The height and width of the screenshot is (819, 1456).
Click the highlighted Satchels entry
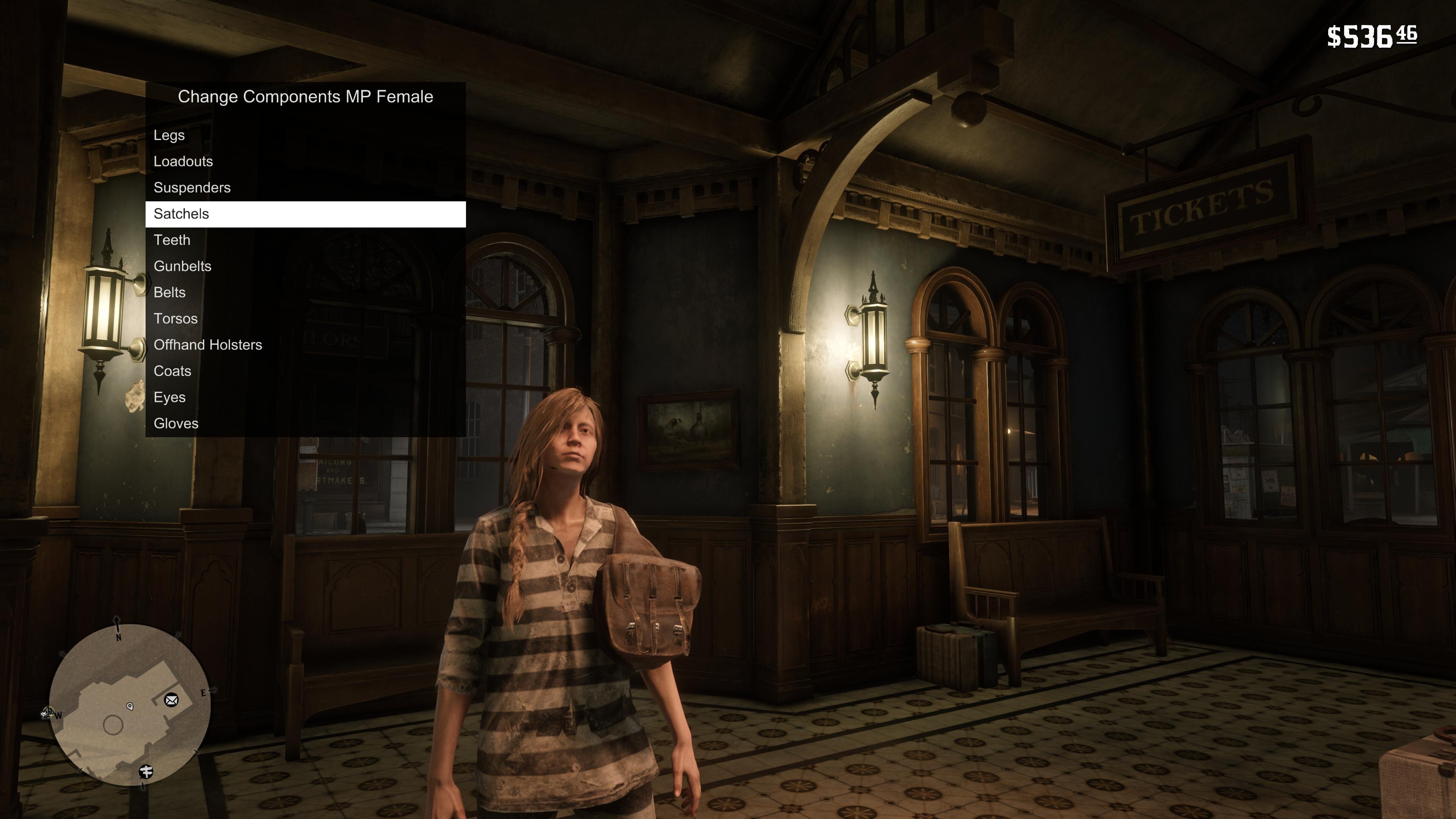[305, 214]
